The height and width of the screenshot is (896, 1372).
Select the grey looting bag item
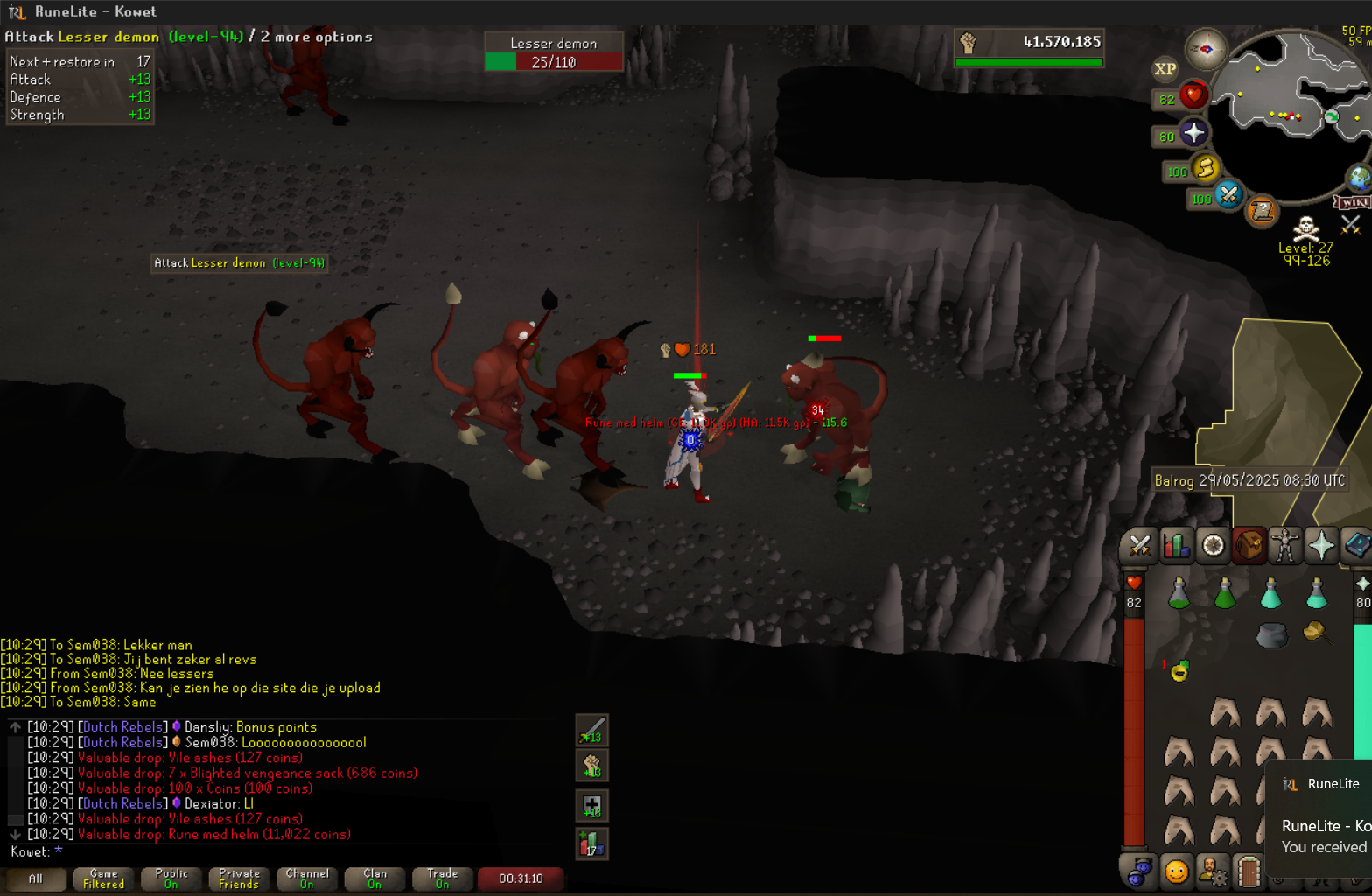[1271, 634]
